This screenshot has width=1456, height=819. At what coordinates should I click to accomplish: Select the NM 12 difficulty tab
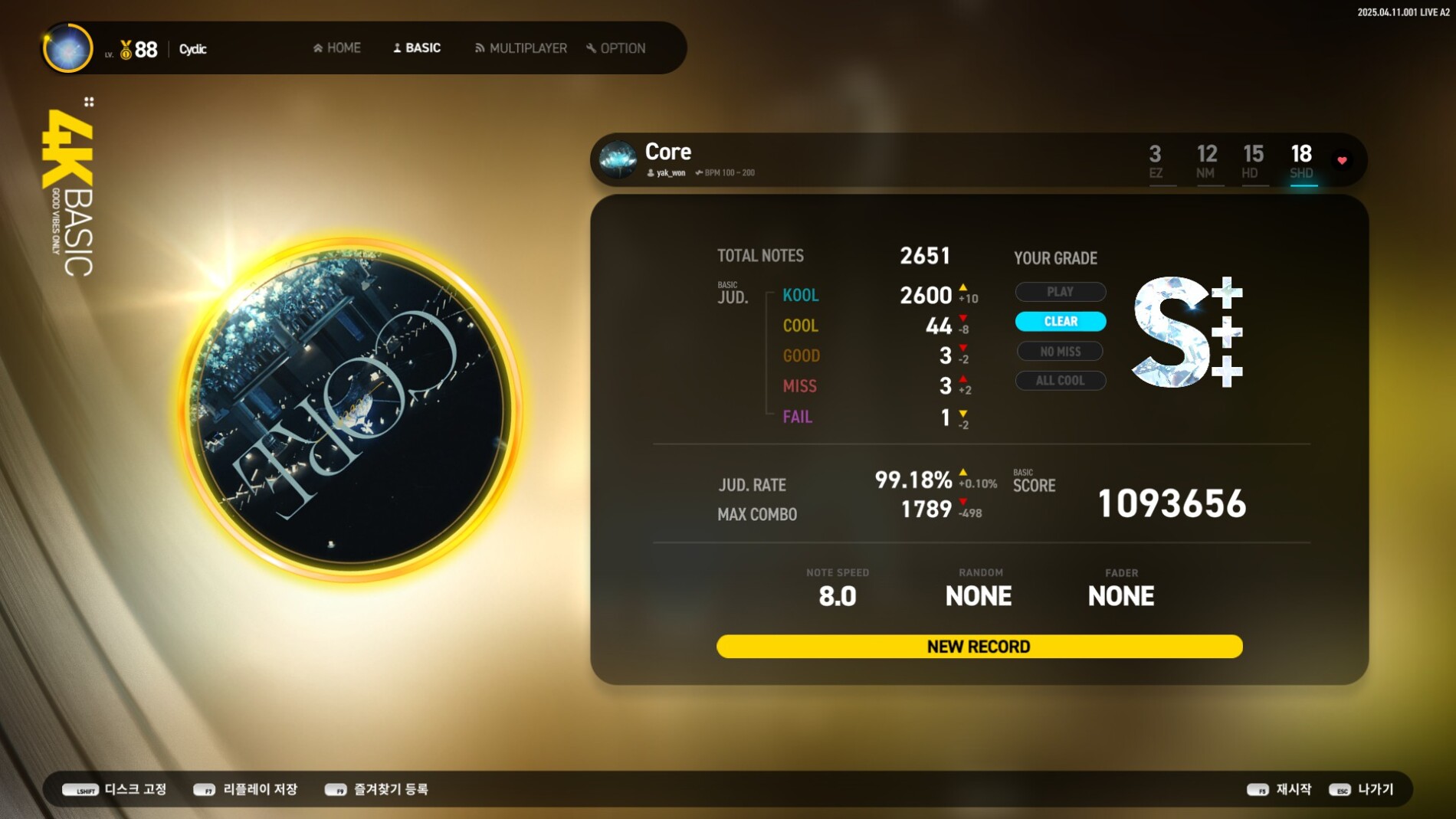(1206, 161)
